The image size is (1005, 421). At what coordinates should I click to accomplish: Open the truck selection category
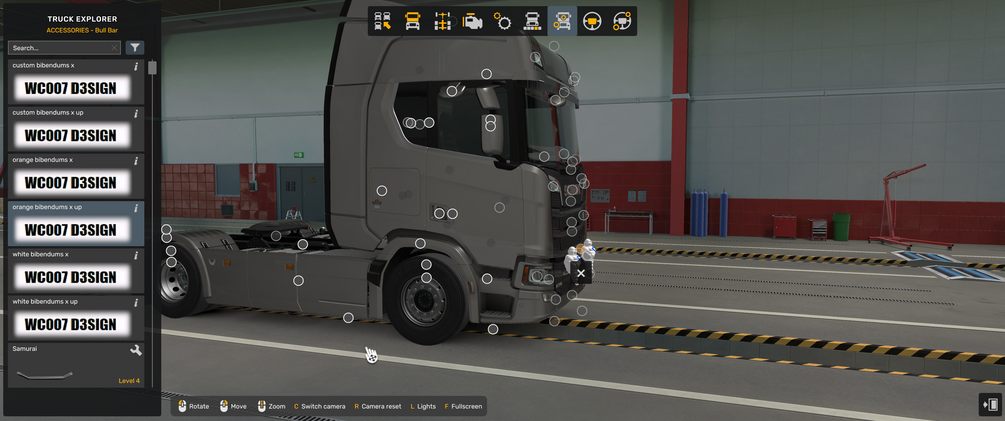click(x=383, y=21)
